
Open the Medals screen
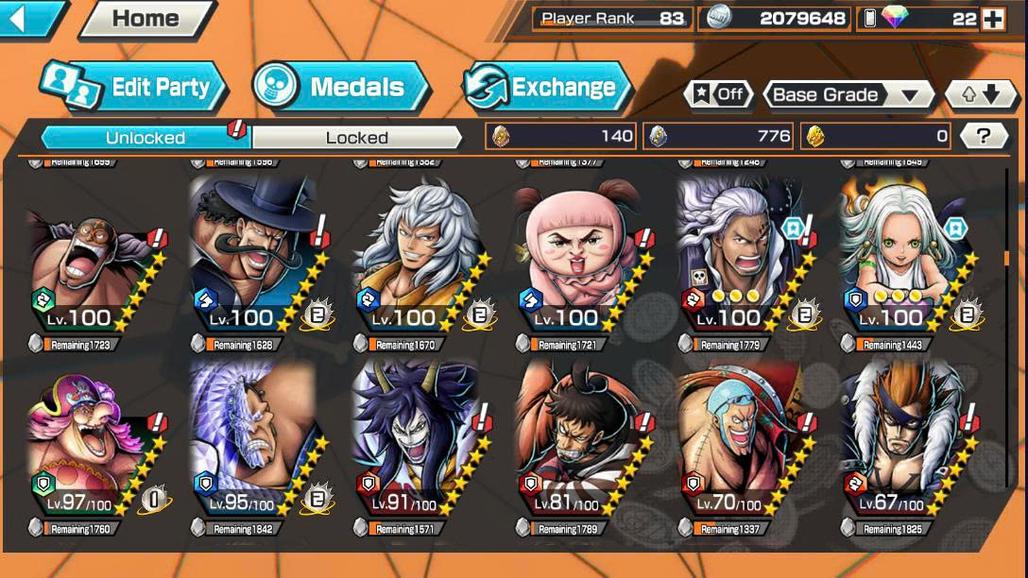pos(340,87)
